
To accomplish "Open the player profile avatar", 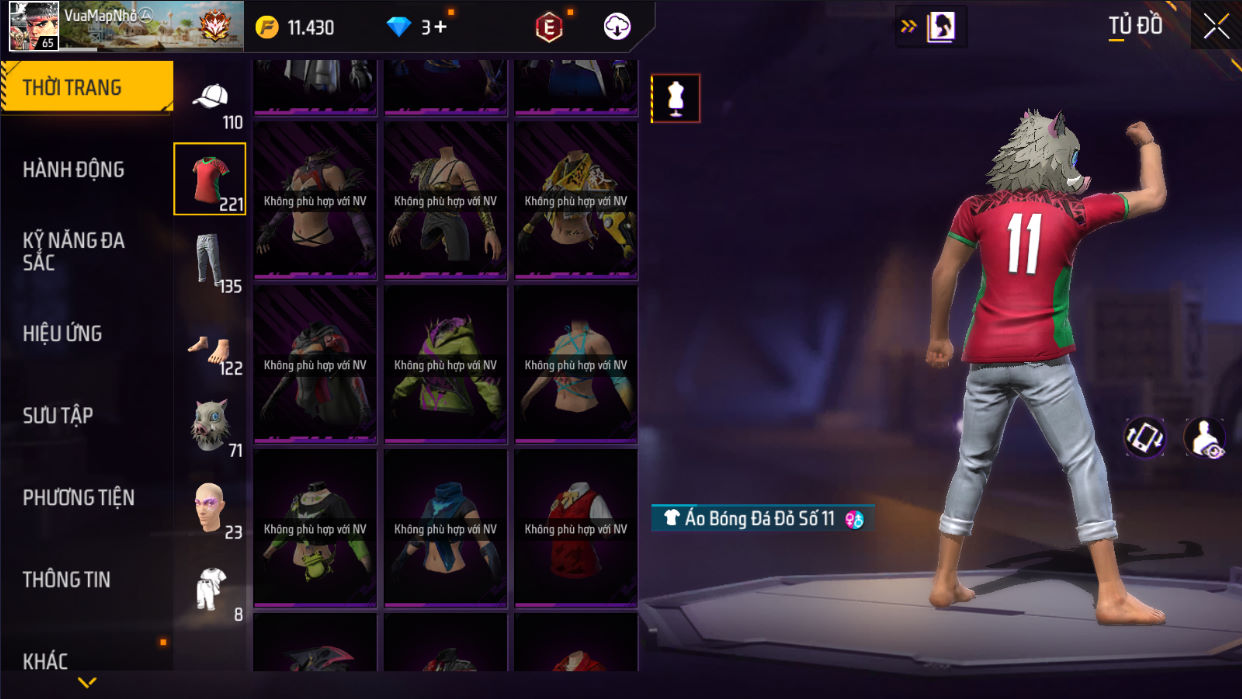I will coord(33,26).
